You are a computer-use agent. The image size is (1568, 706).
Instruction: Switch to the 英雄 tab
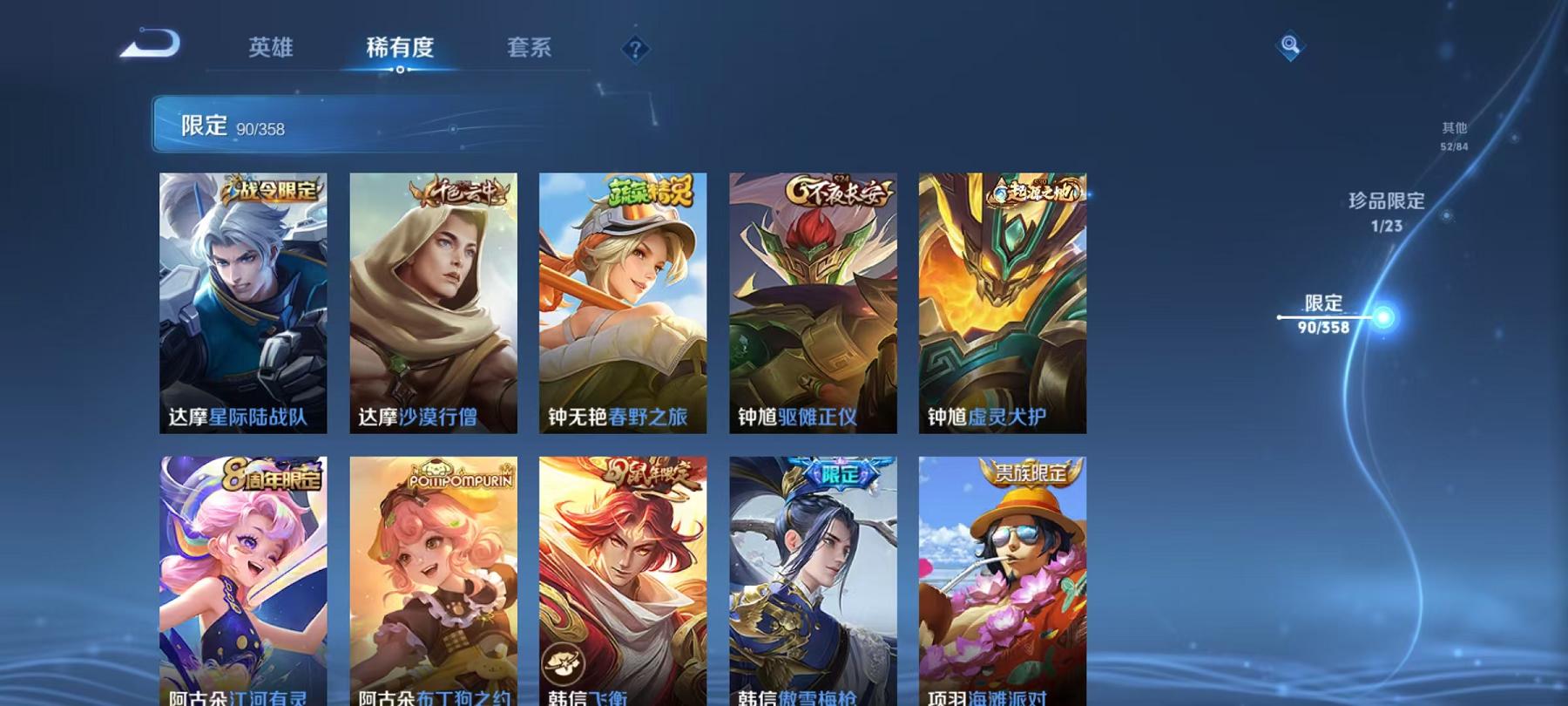(x=272, y=48)
